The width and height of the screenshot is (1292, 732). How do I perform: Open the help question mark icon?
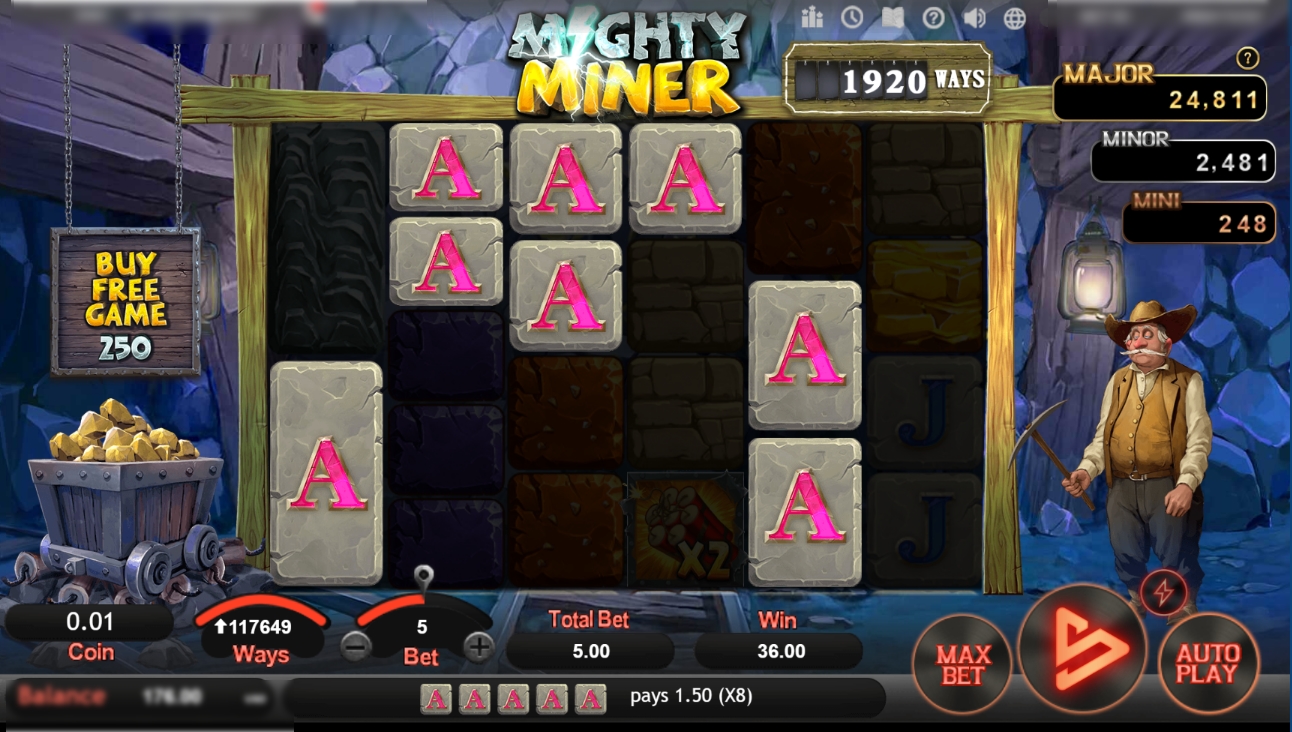(932, 17)
